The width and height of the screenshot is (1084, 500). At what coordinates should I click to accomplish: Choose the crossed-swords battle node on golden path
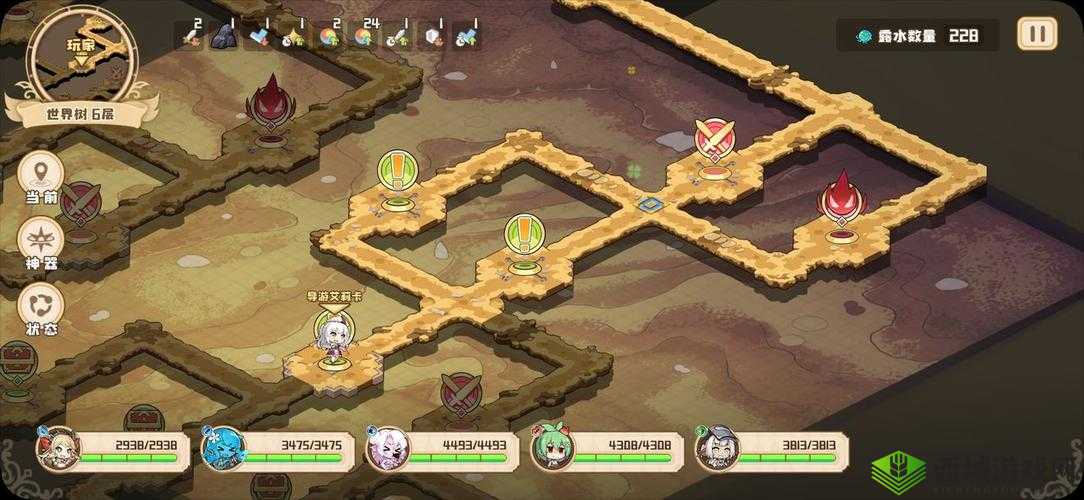pos(713,142)
